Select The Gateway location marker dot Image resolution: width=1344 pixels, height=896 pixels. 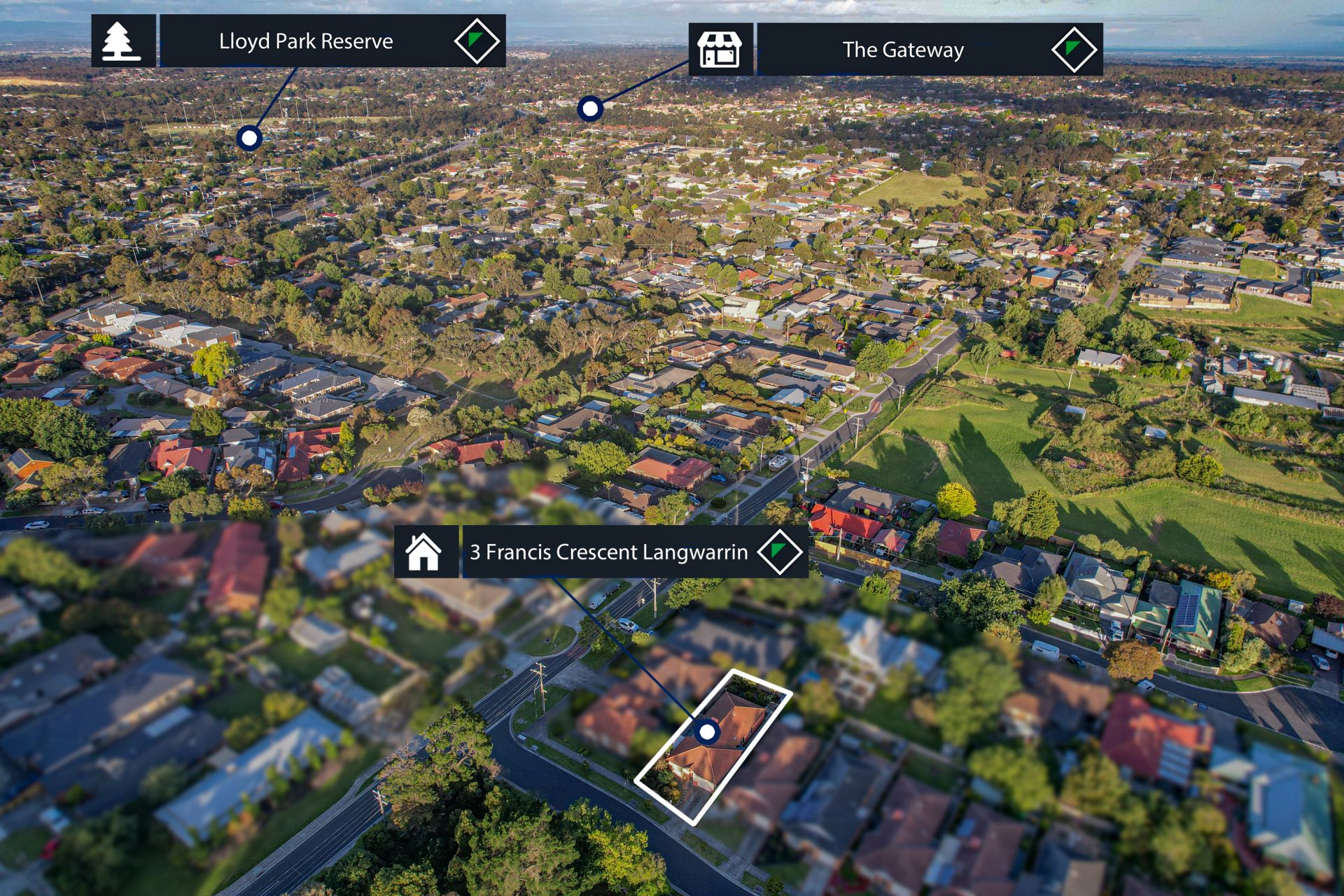click(590, 108)
